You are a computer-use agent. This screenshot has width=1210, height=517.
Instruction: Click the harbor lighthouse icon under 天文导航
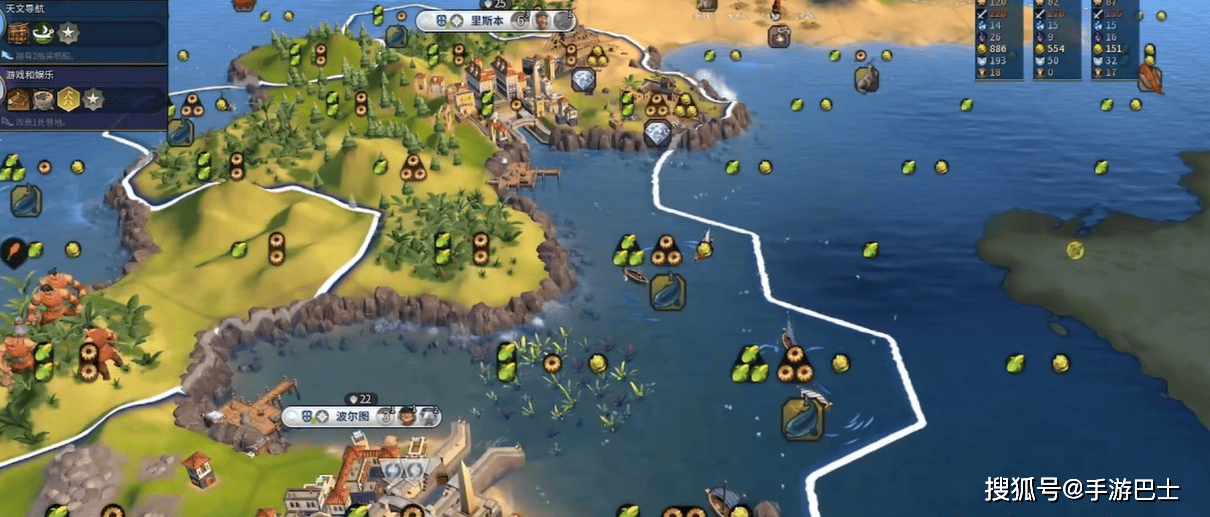tap(19, 33)
